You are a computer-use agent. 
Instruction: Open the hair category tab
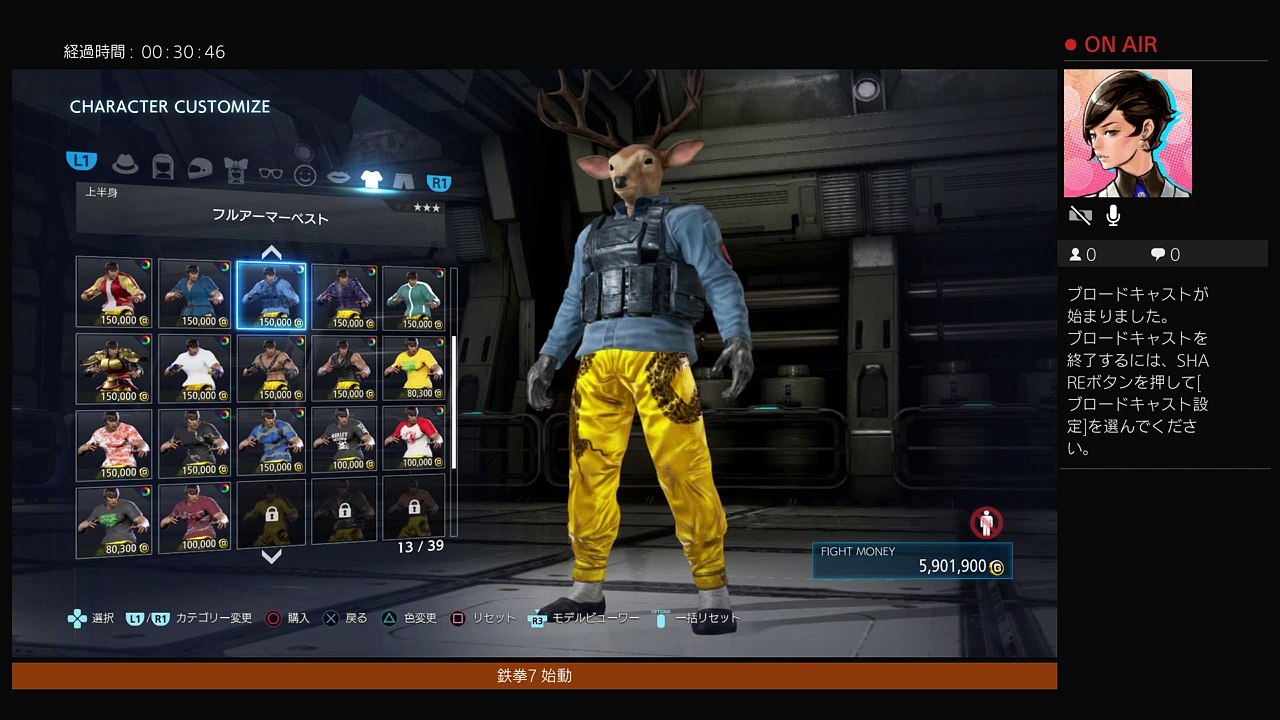(163, 166)
